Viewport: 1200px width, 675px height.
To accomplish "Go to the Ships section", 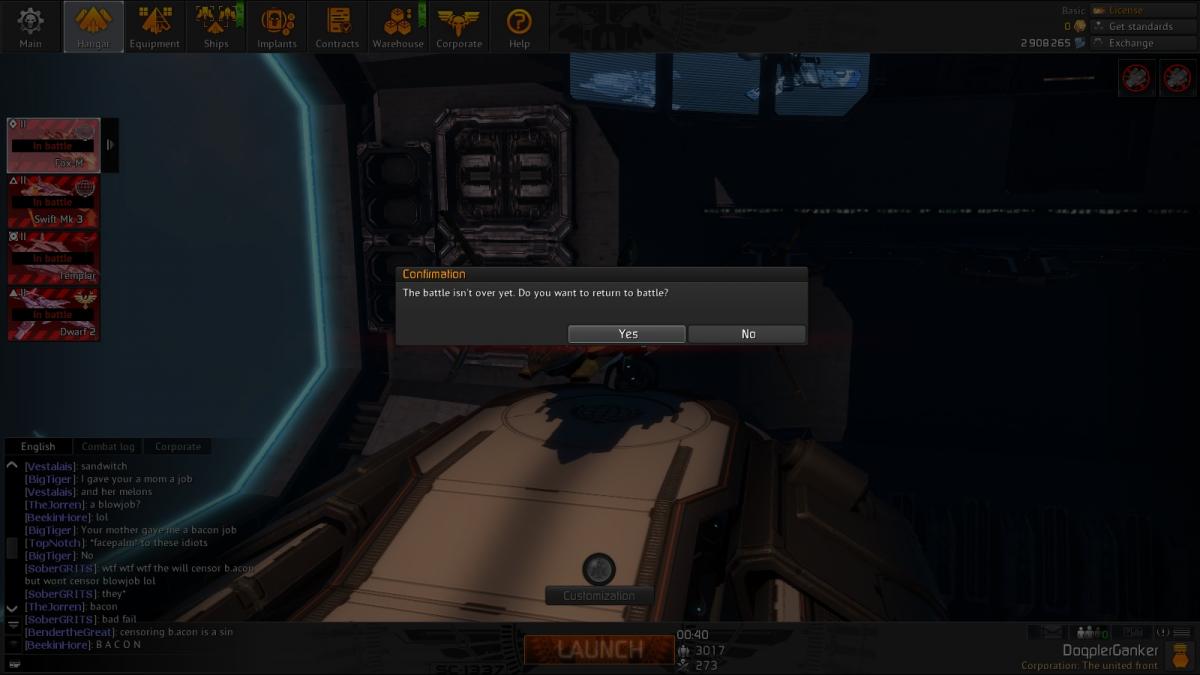I will [216, 27].
